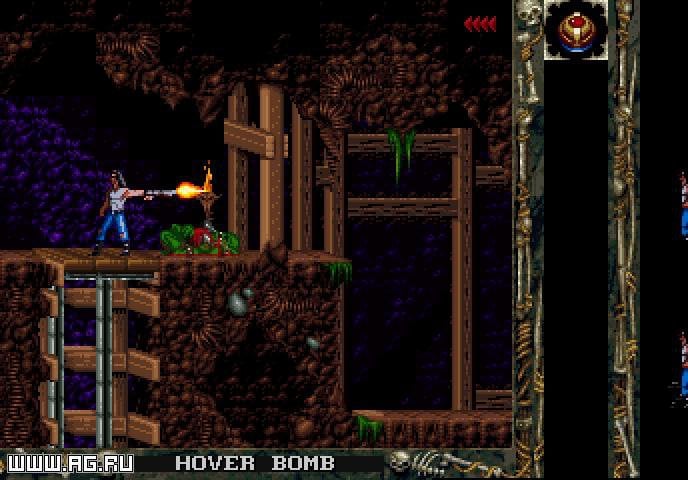Image resolution: width=688 pixels, height=480 pixels.
Task: Select the hover bomb inventory item icon
Action: (574, 31)
